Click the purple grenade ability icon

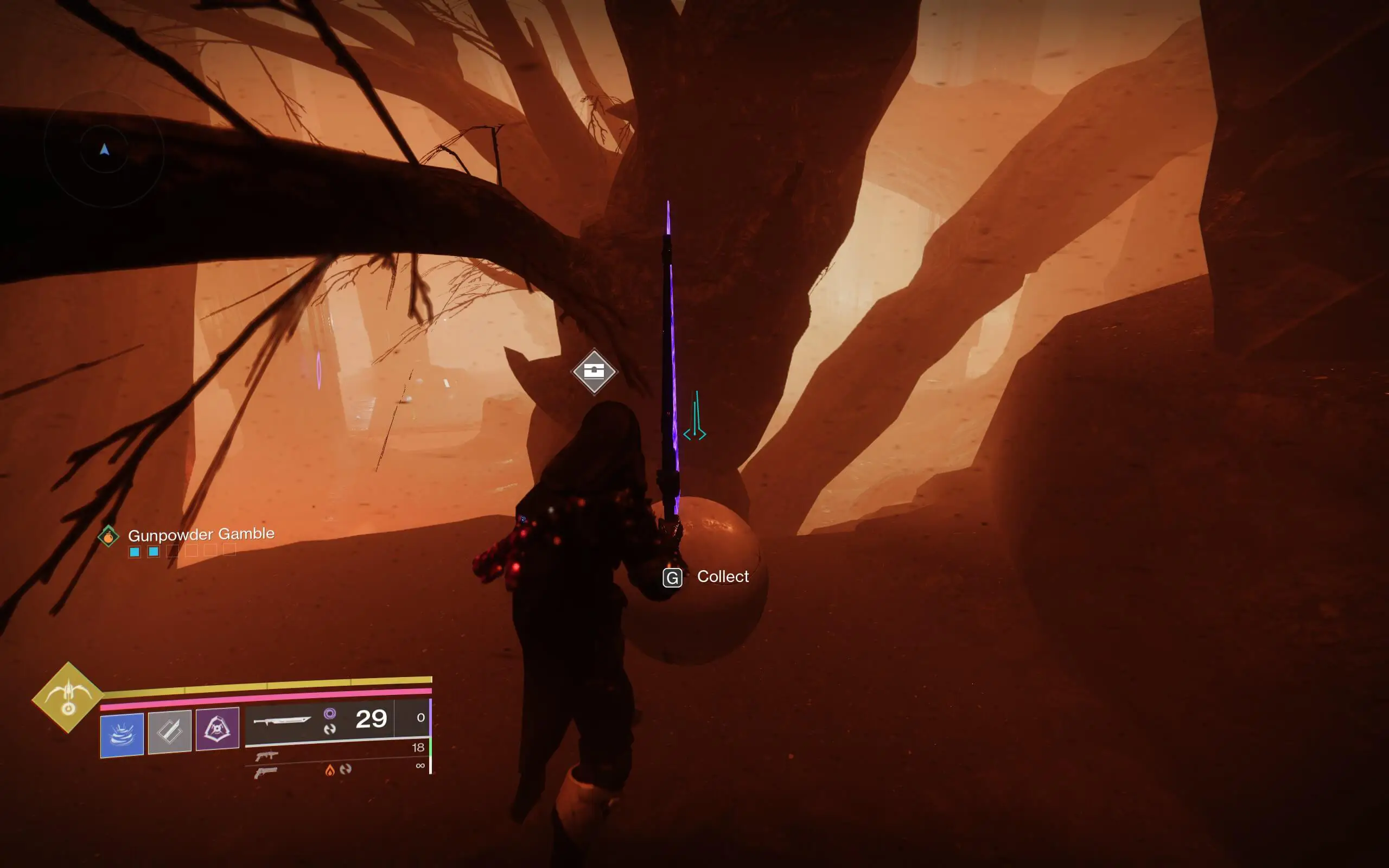point(218,729)
